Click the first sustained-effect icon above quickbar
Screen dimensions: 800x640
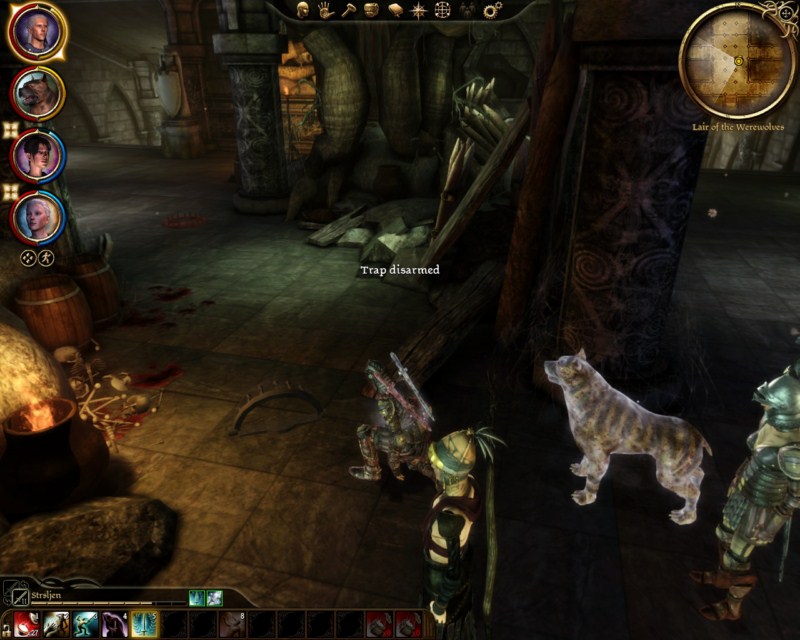[x=197, y=597]
